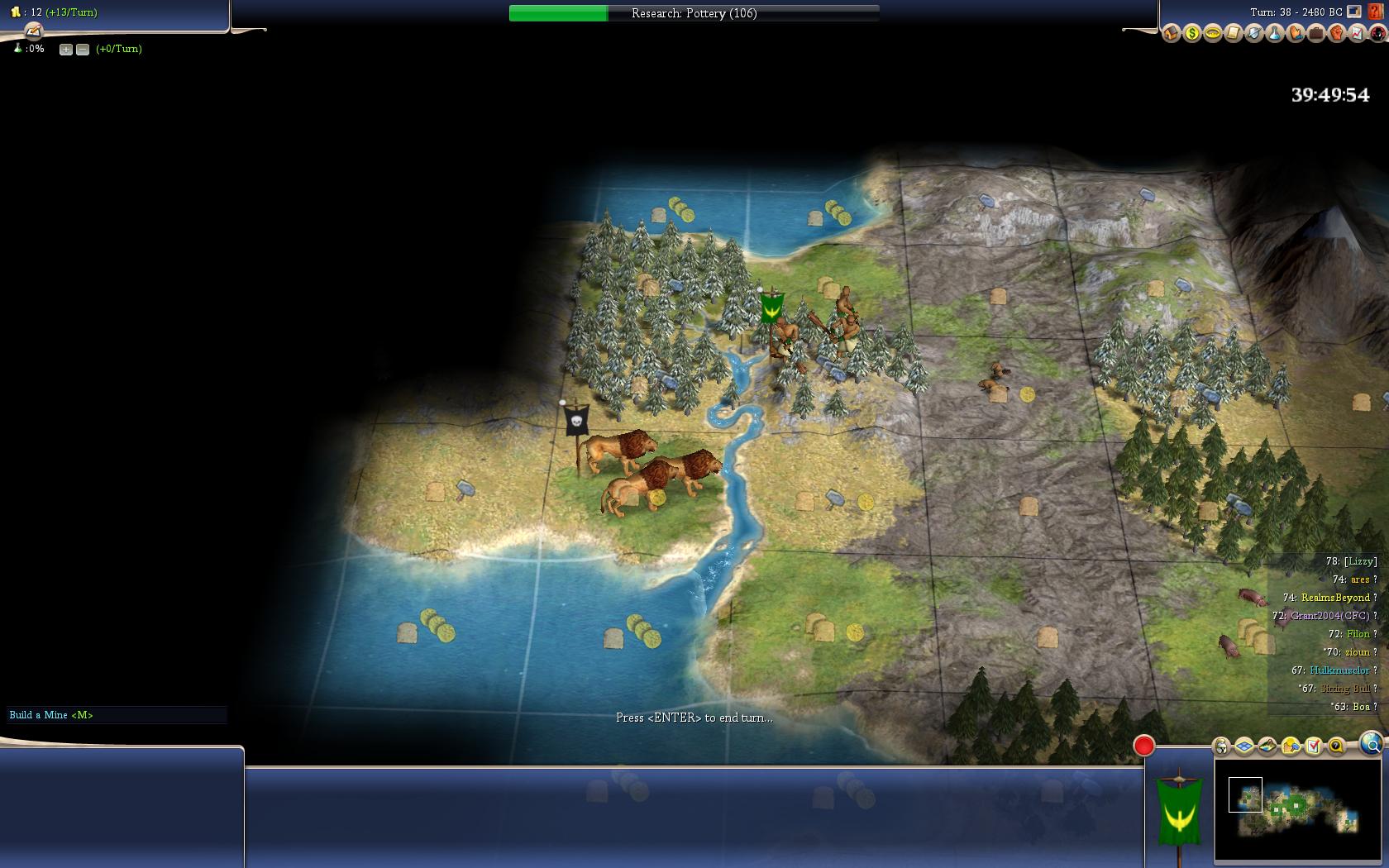Open the military advisor shield icon
Viewport: 1389px width, 868px height.
(x=1253, y=34)
